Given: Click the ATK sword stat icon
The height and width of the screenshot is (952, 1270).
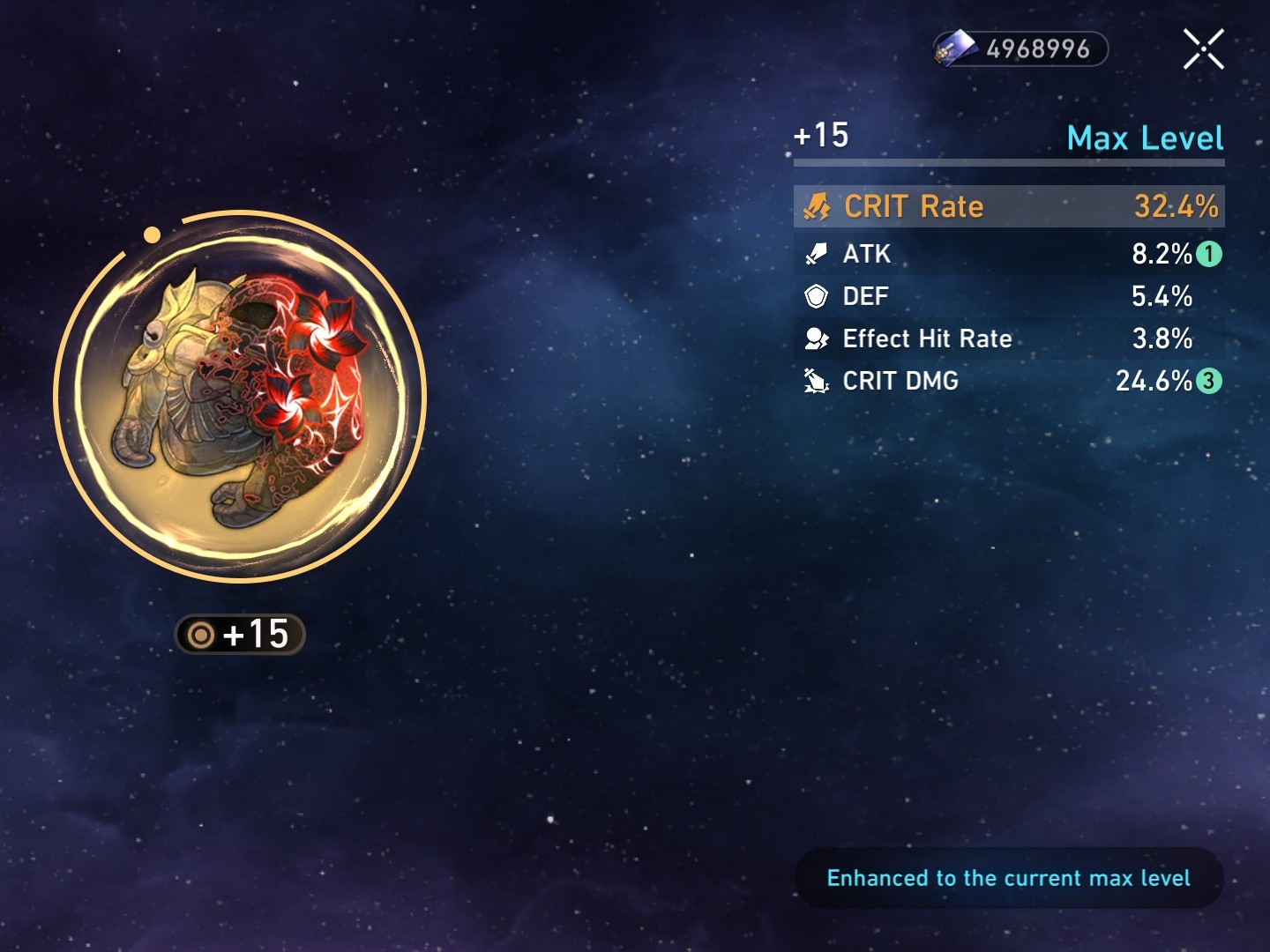Looking at the screenshot, I should (818, 254).
